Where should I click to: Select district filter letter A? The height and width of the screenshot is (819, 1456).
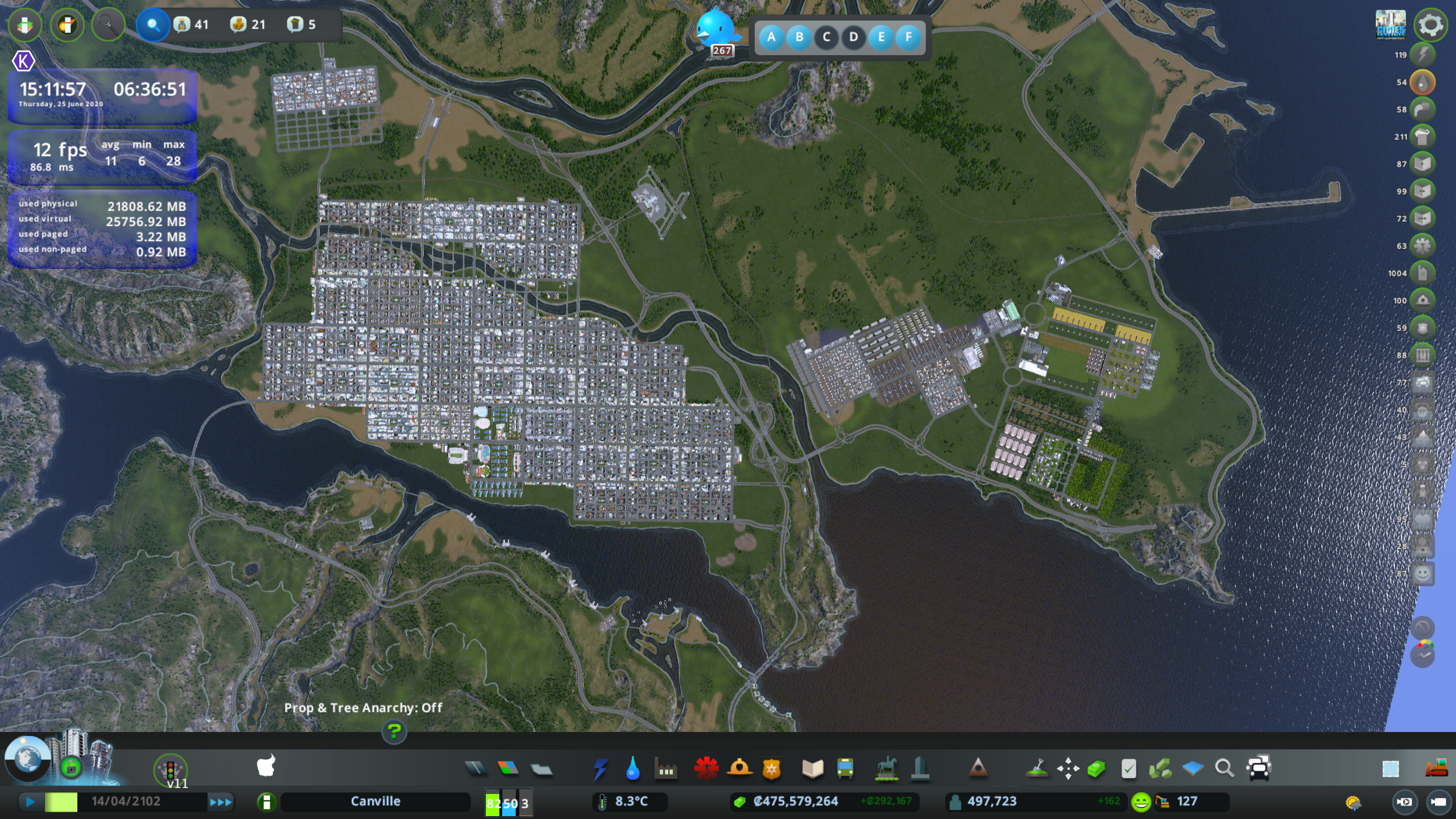click(771, 38)
